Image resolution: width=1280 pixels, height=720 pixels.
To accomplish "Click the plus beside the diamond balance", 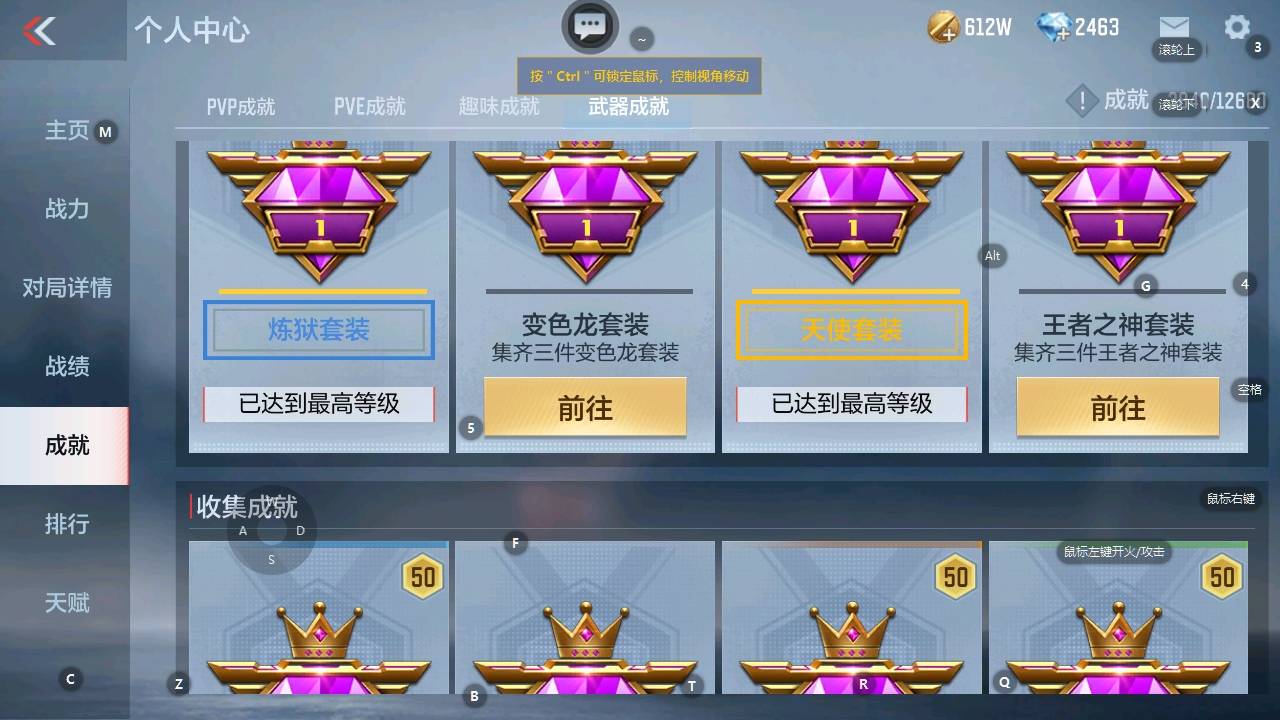I will pyautogui.click(x=1063, y=33).
